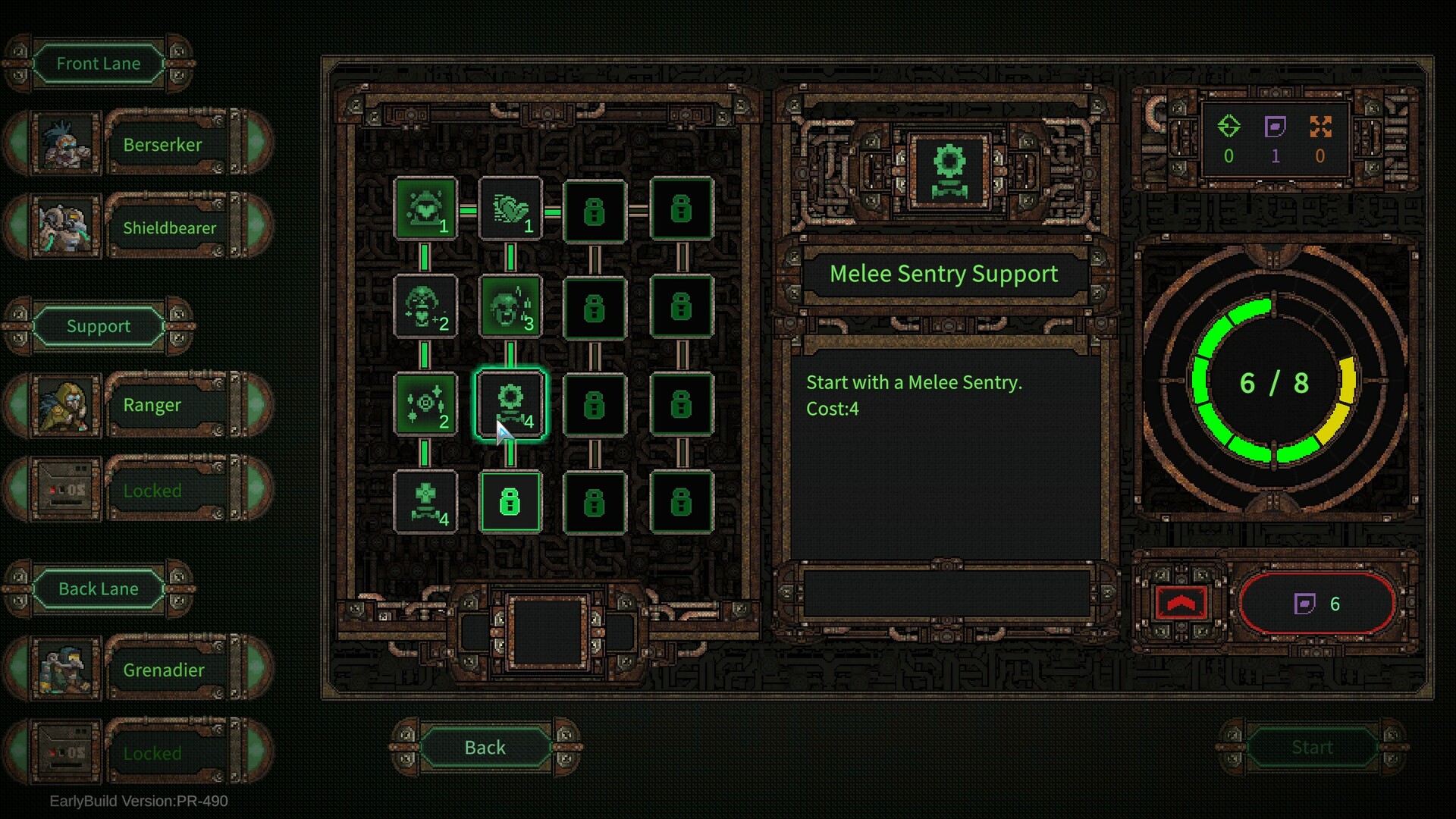1456x819 pixels.
Task: Select the masked face skill costing 2
Action: (425, 307)
